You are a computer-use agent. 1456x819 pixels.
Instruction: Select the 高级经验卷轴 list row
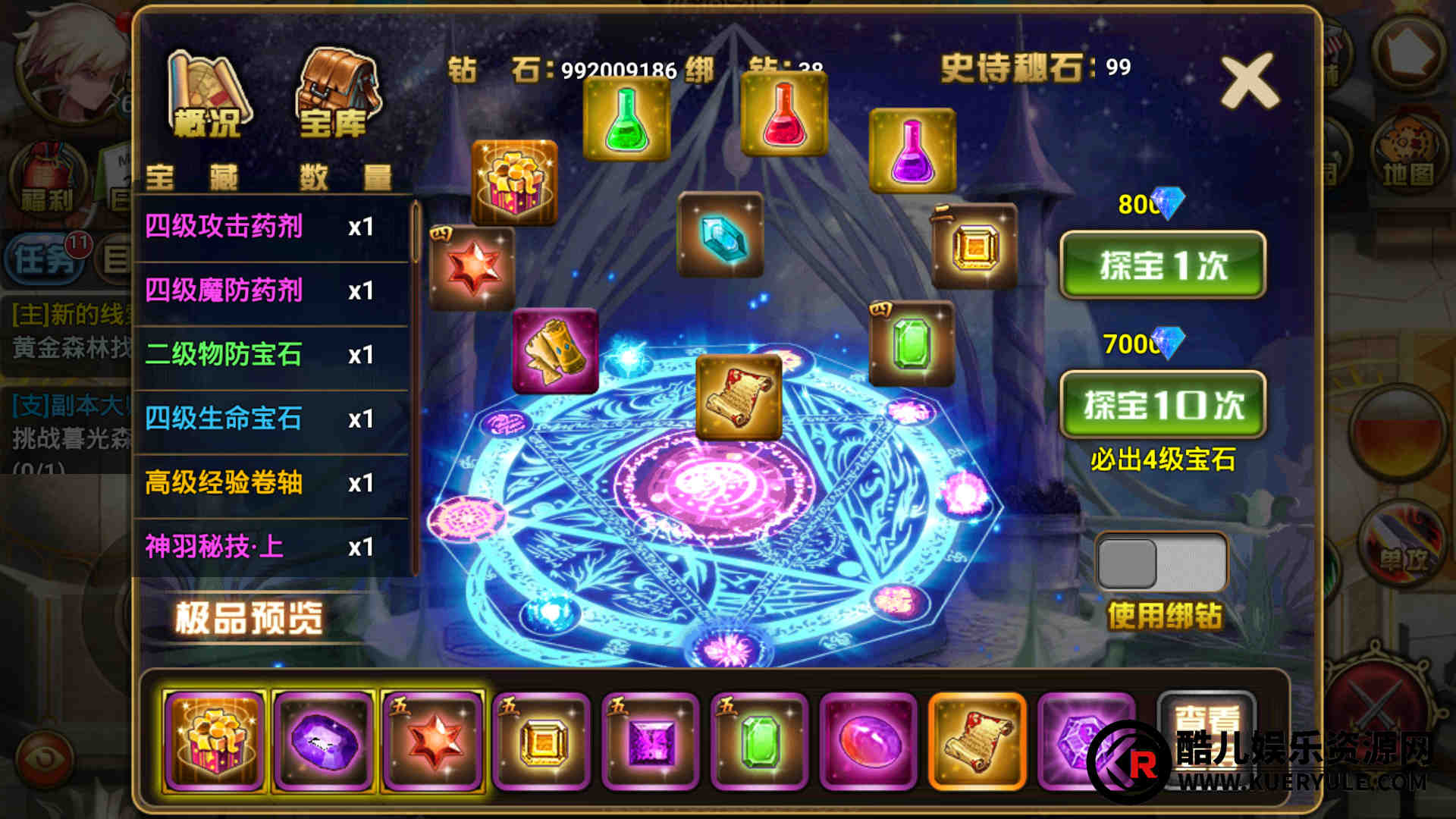[271, 483]
